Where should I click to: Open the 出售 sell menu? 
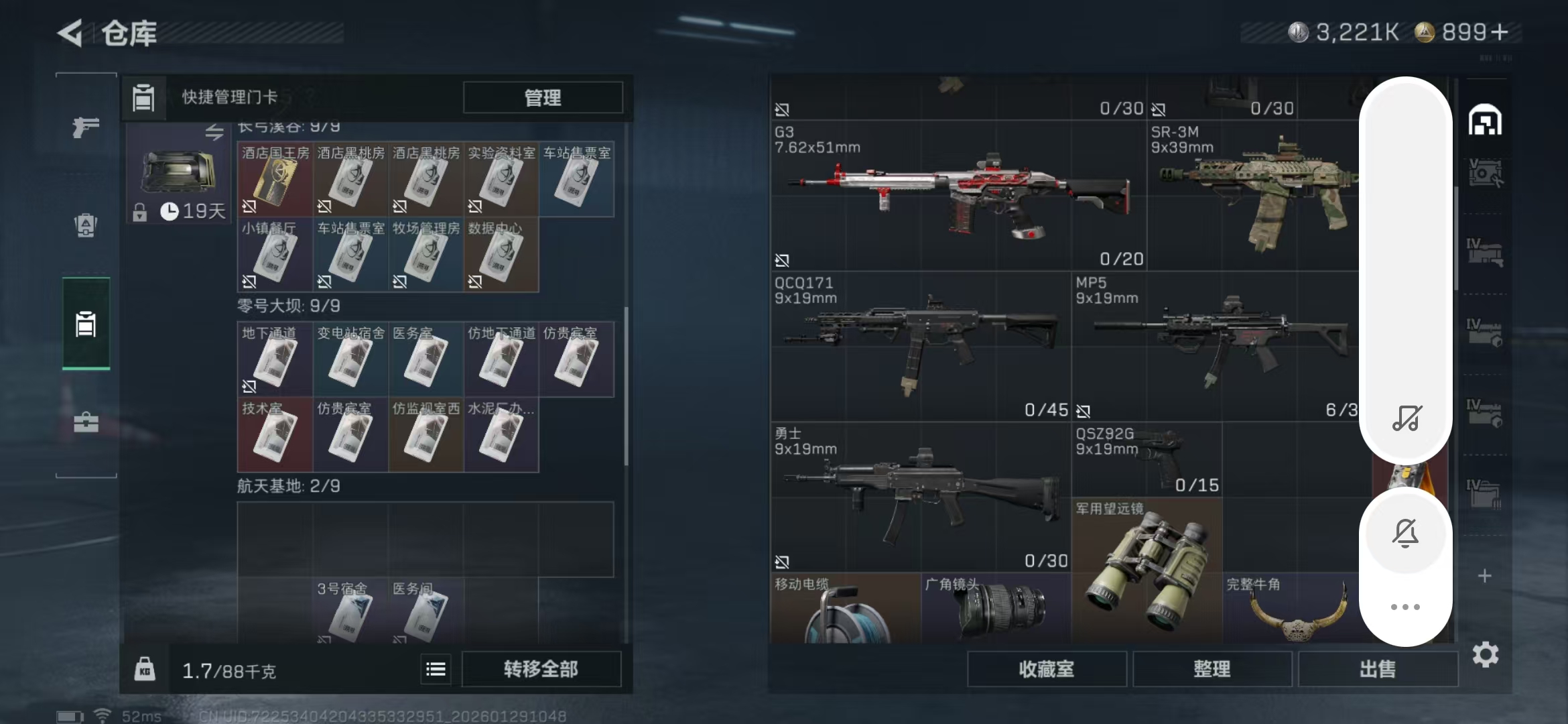coord(1377,669)
